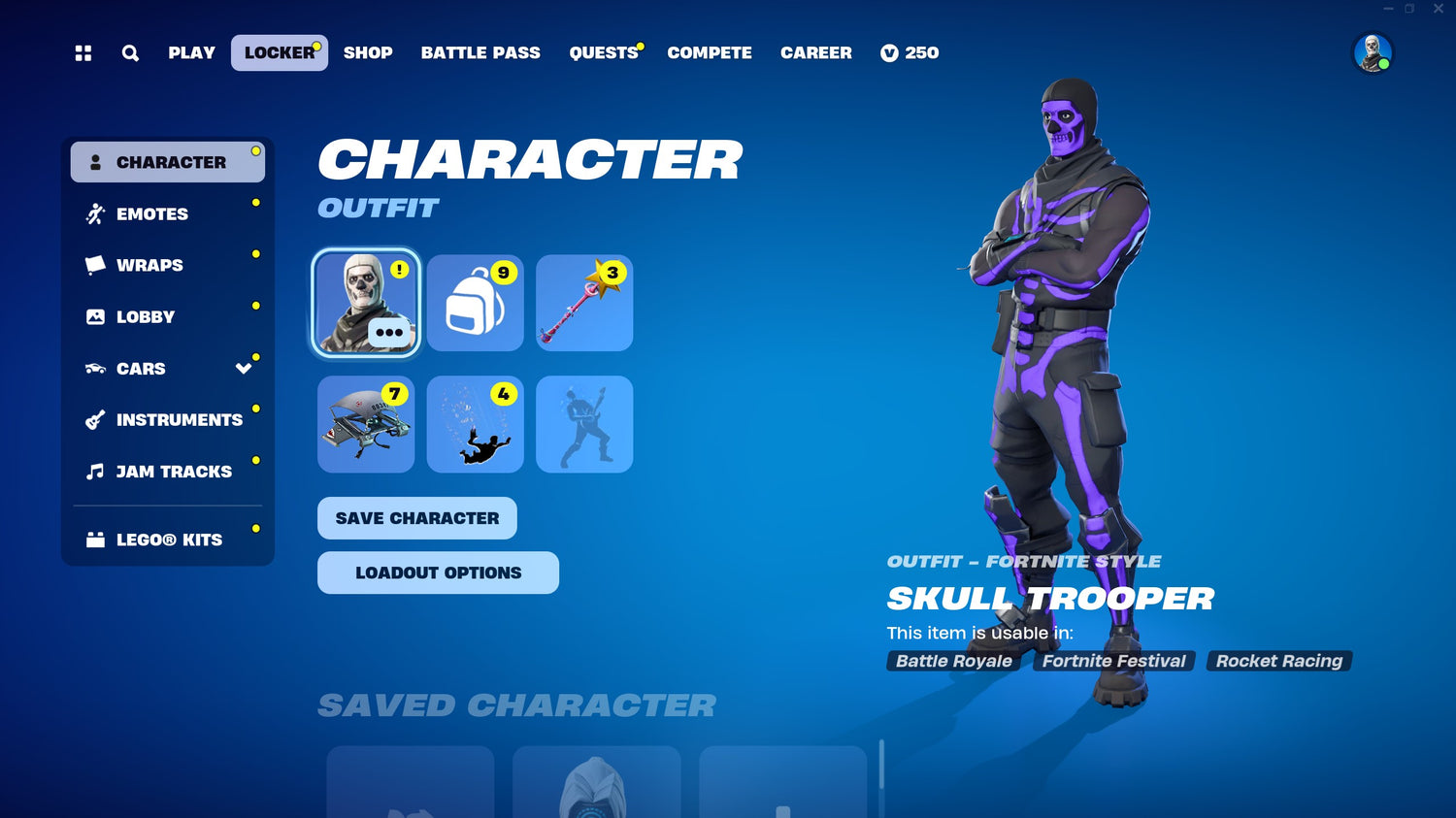Viewport: 1456px width, 818px height.
Task: Switch to the Shop tab
Action: (368, 53)
